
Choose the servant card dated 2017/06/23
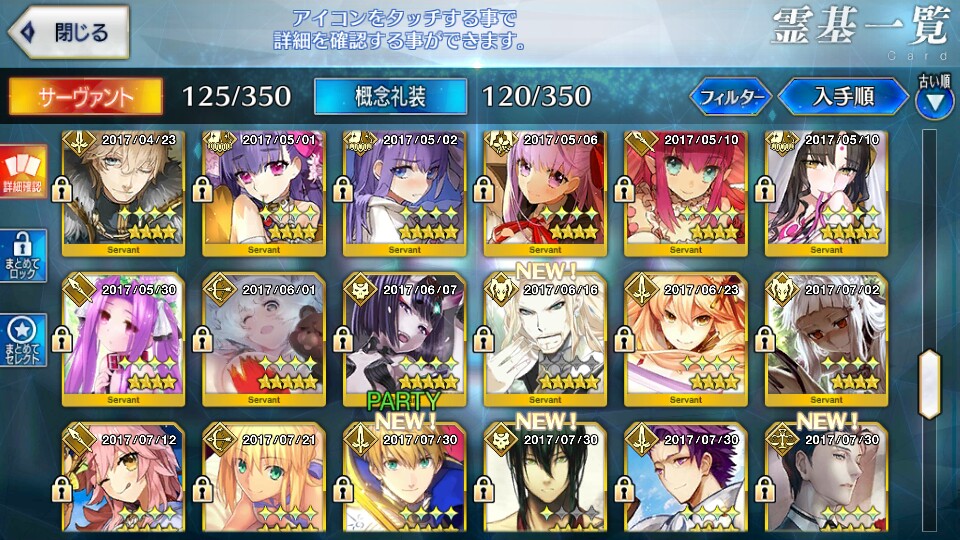pyautogui.click(x=685, y=340)
